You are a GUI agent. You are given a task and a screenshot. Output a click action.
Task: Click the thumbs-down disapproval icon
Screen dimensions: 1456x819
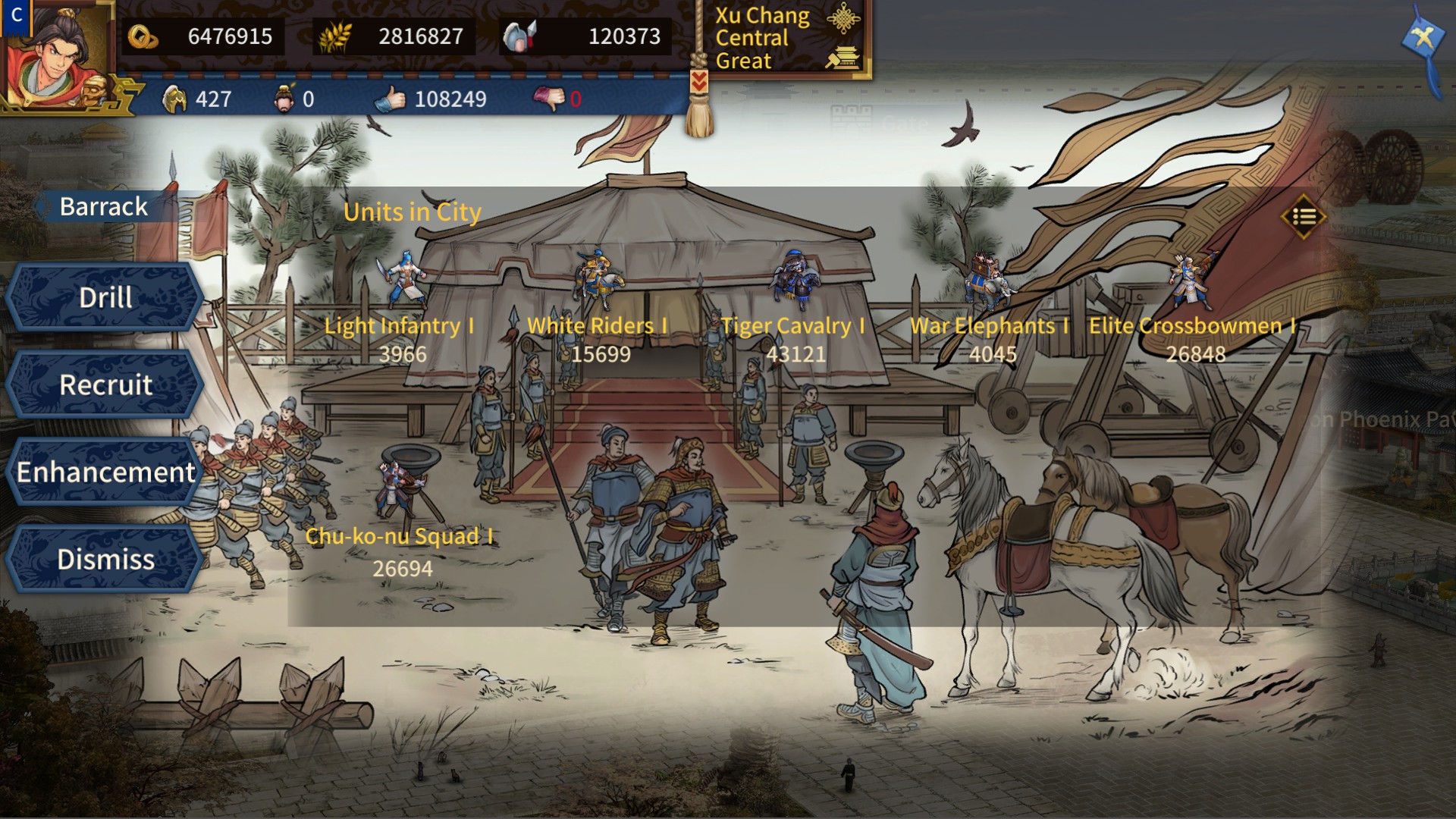point(548,99)
